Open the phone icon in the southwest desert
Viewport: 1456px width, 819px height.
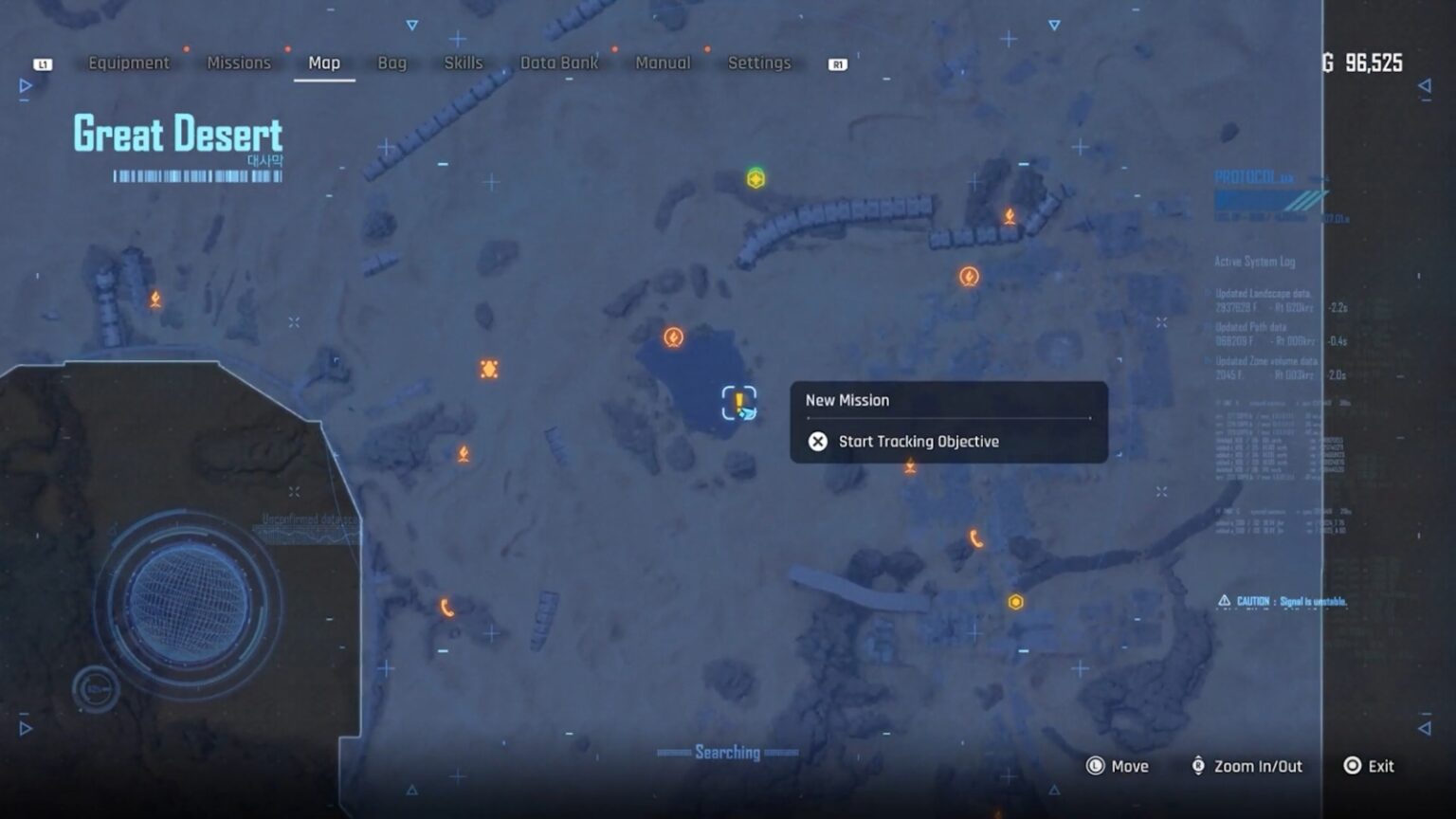point(445,608)
